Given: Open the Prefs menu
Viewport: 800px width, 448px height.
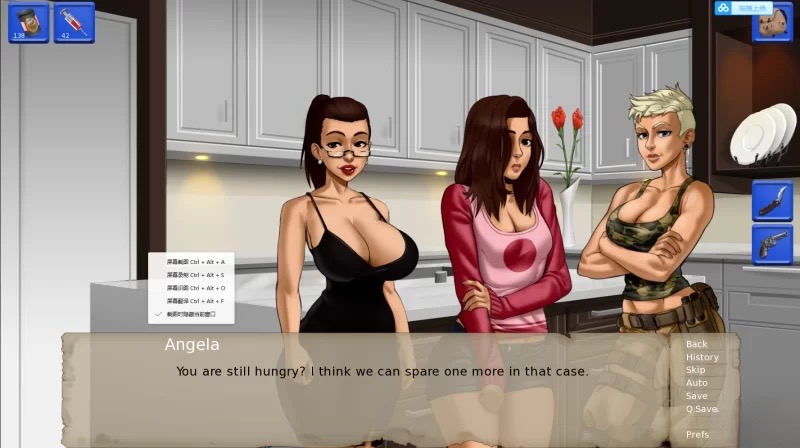Looking at the screenshot, I should click(697, 435).
